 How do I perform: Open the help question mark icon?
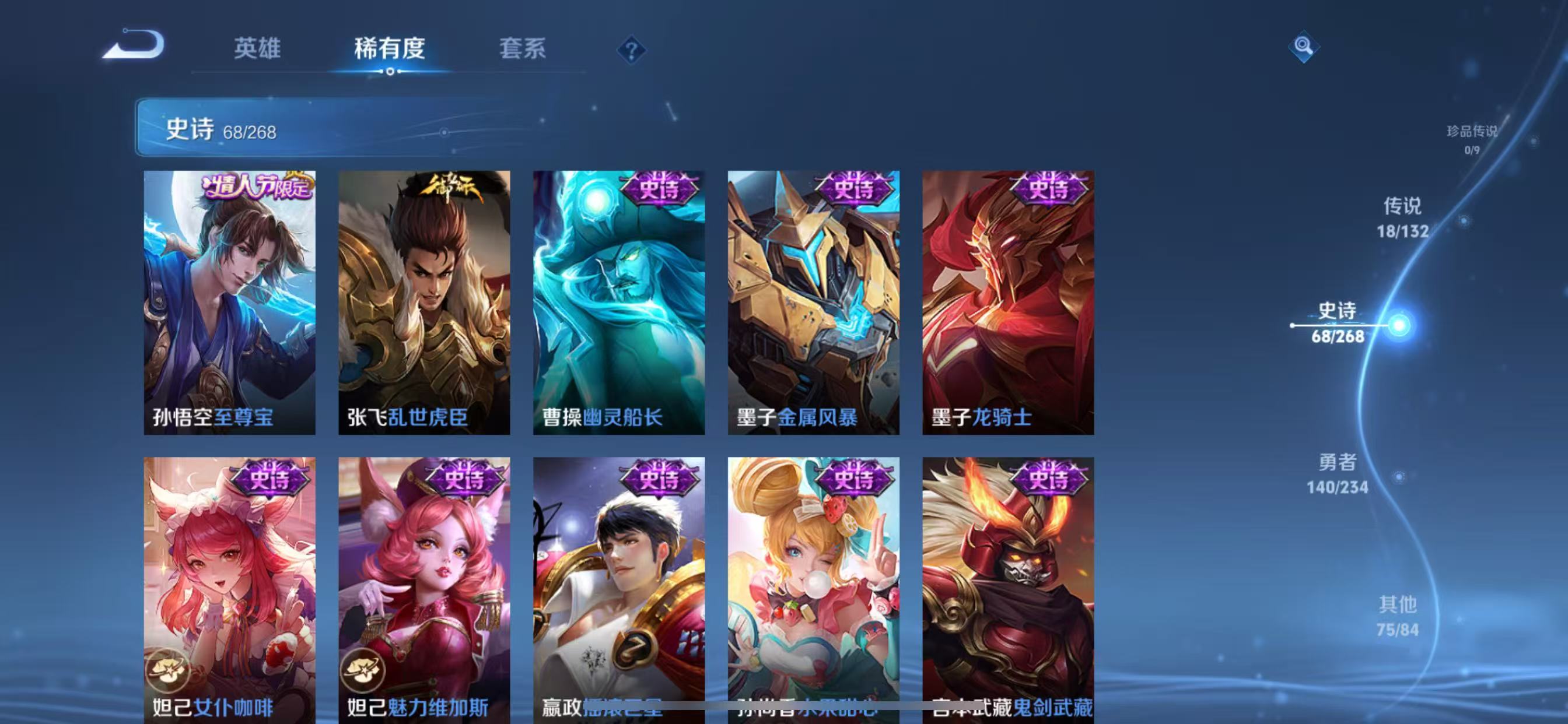(633, 50)
